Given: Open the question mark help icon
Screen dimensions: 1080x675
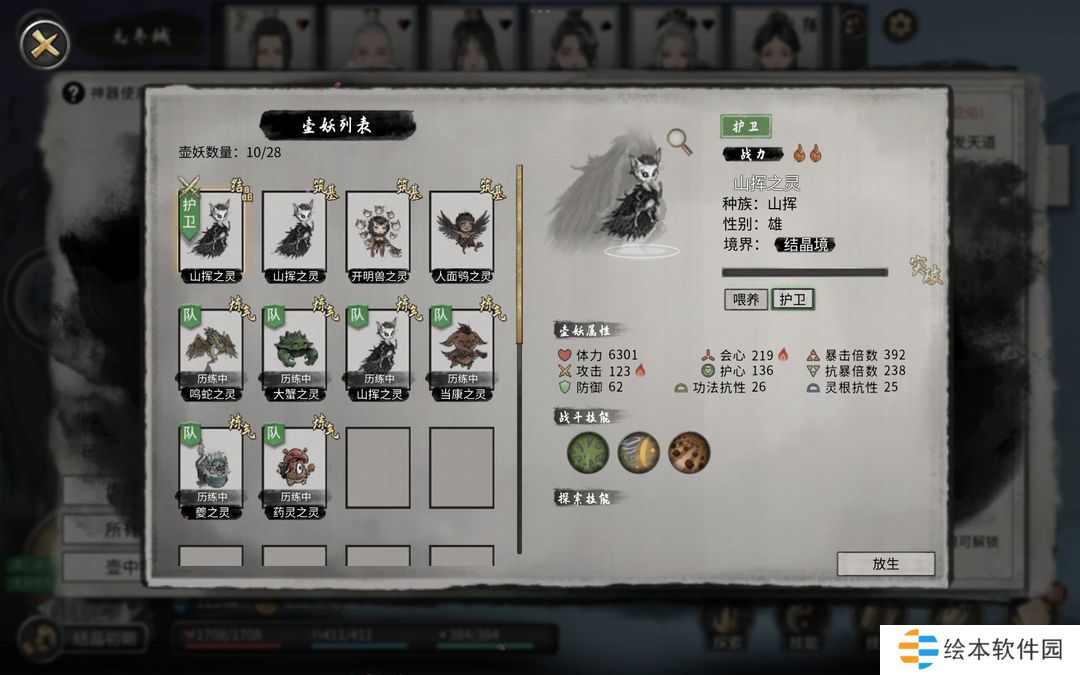Looking at the screenshot, I should 73,94.
